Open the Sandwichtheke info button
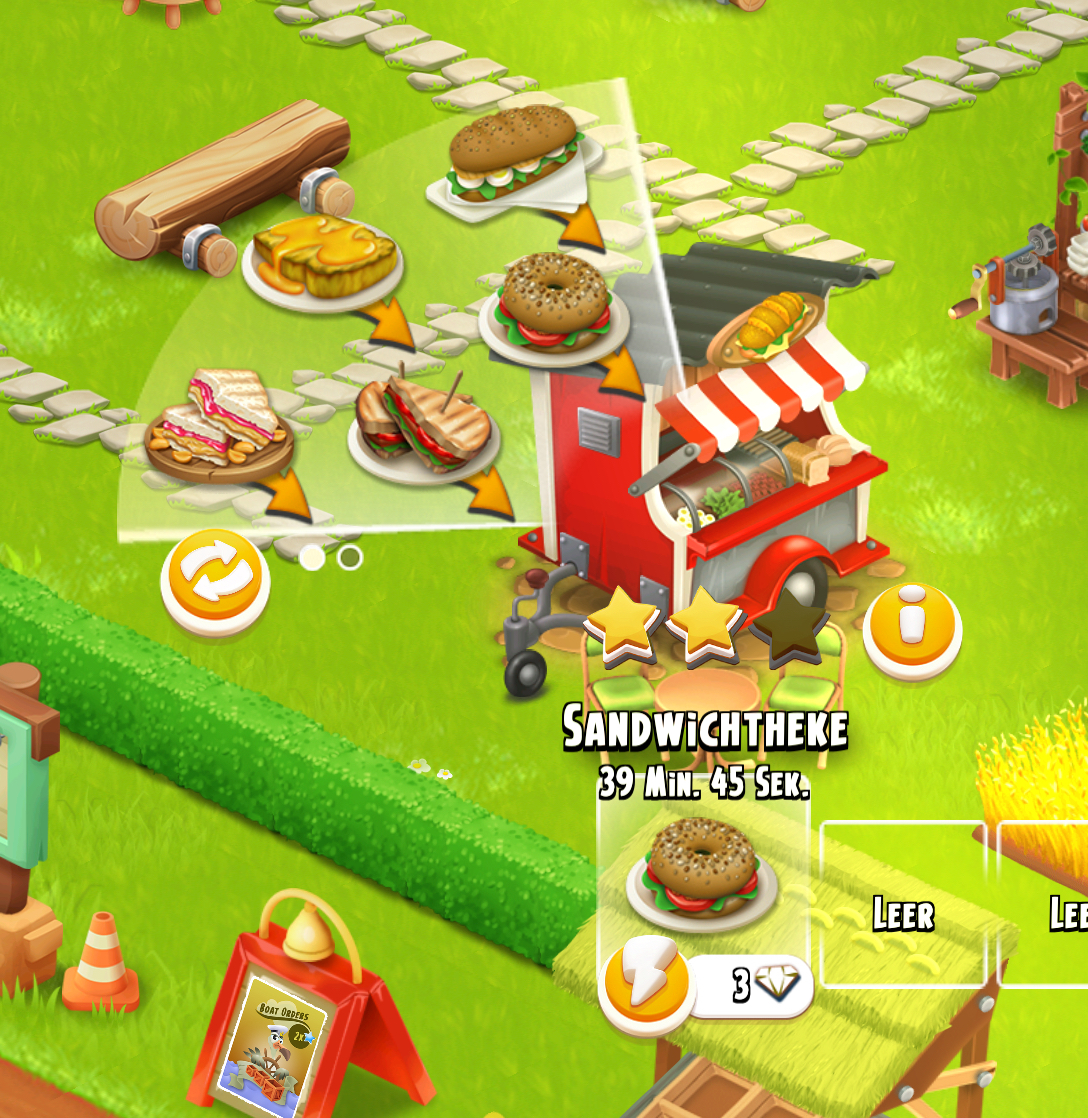The height and width of the screenshot is (1118, 1088). [912, 628]
